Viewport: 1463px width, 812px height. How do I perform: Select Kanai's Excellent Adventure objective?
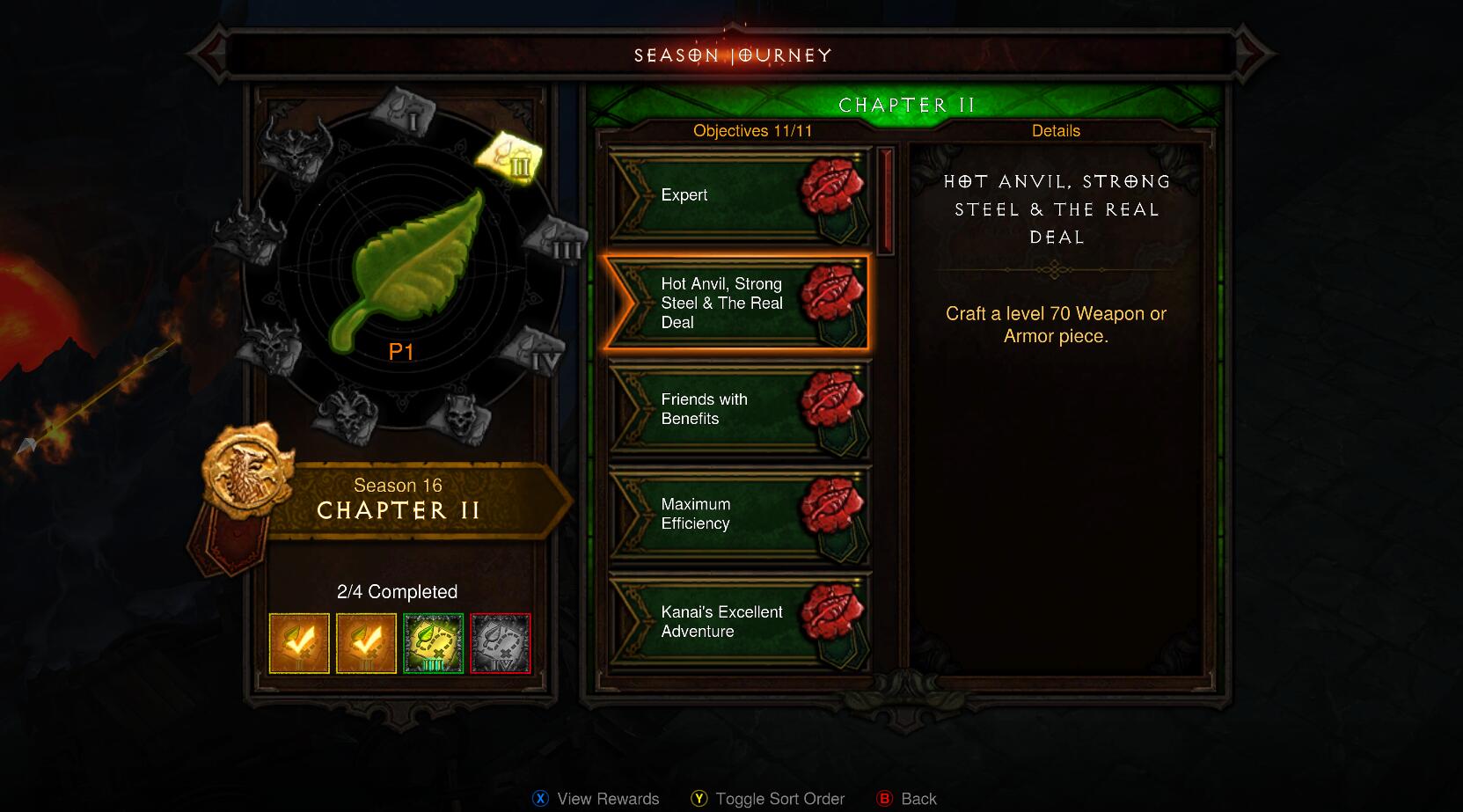click(737, 622)
